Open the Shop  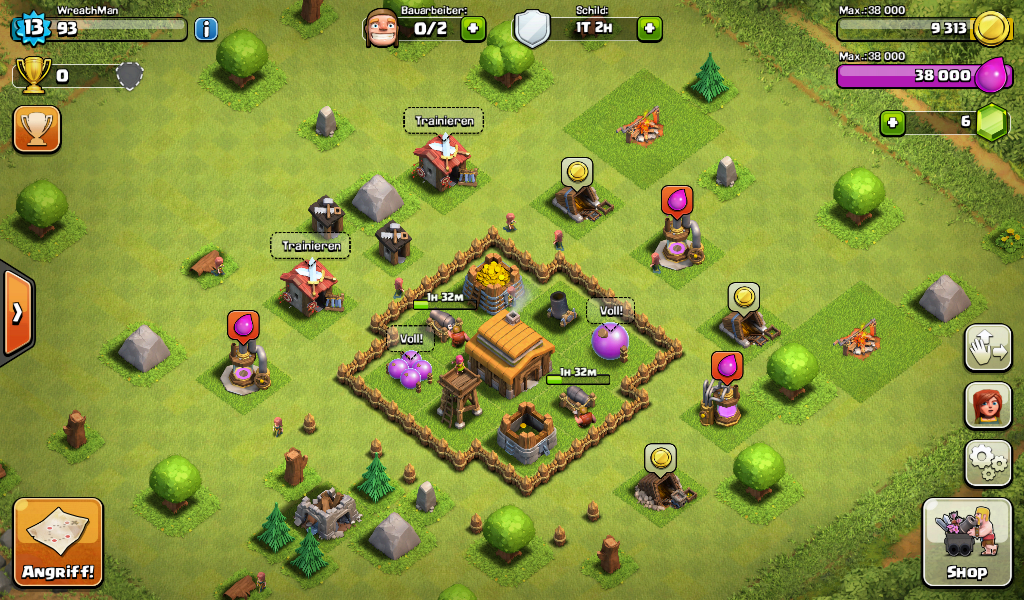(x=966, y=542)
